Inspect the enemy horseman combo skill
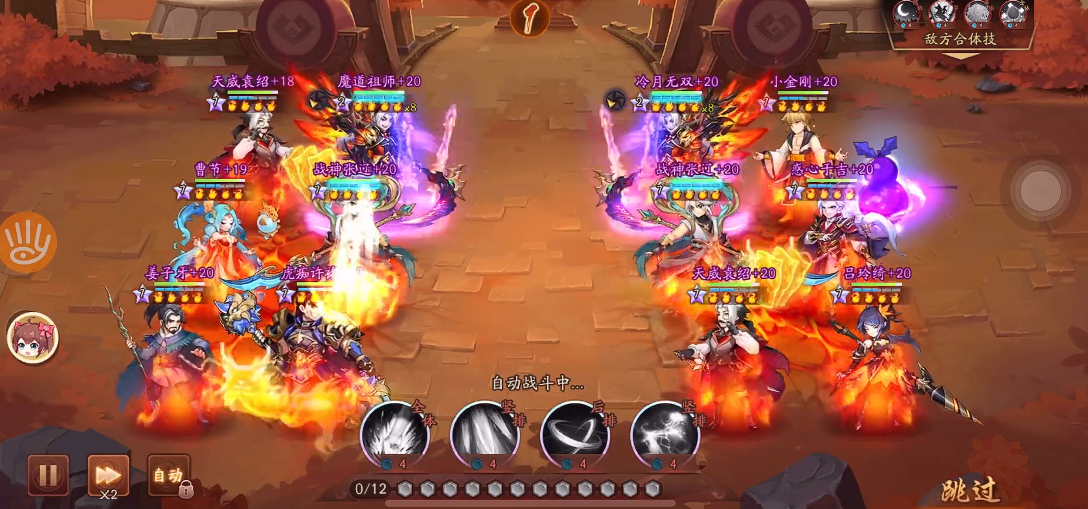This screenshot has width=1088, height=509. coord(942,13)
